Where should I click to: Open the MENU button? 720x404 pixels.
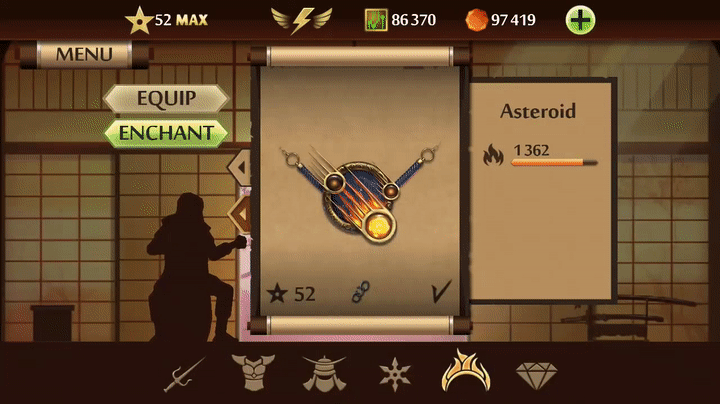pyautogui.click(x=84, y=54)
